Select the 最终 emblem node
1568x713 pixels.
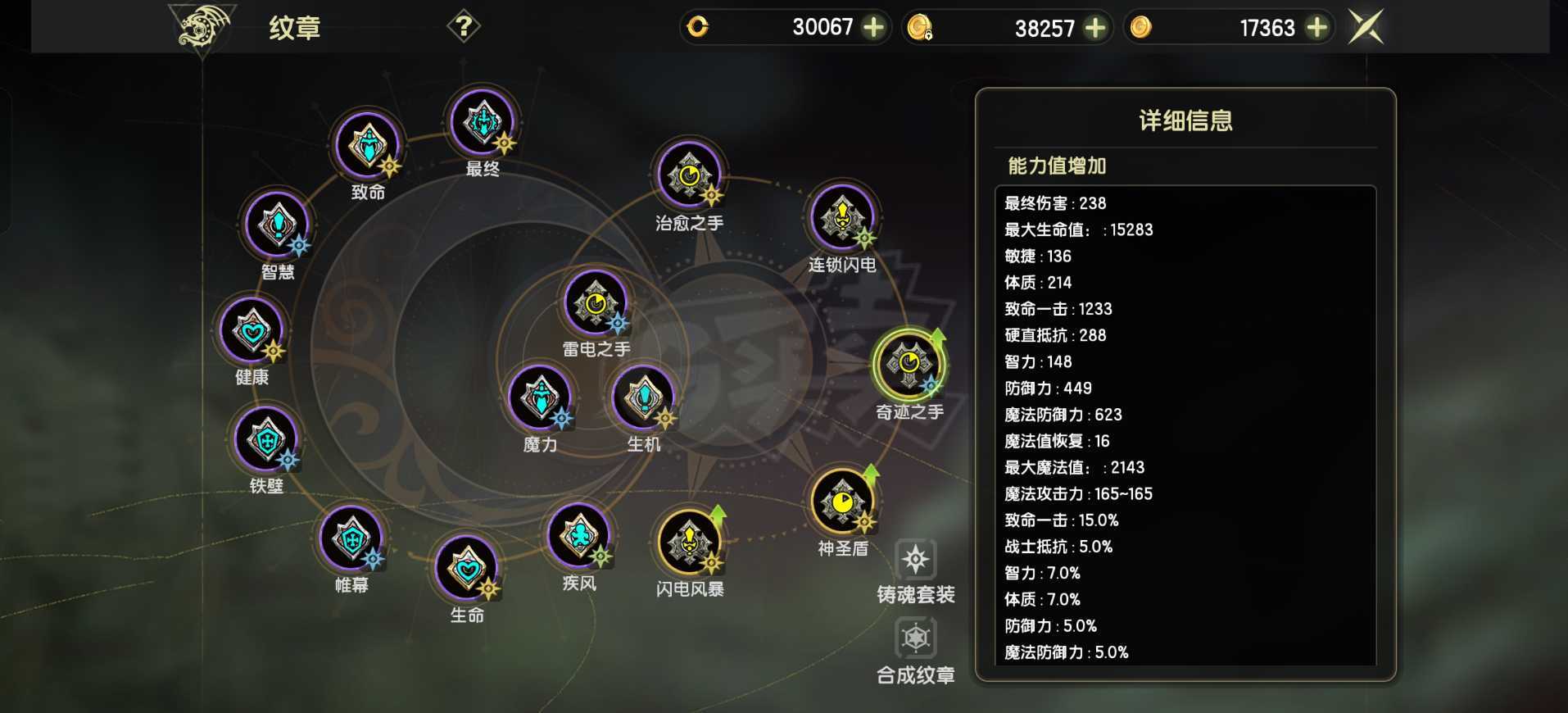click(x=483, y=125)
